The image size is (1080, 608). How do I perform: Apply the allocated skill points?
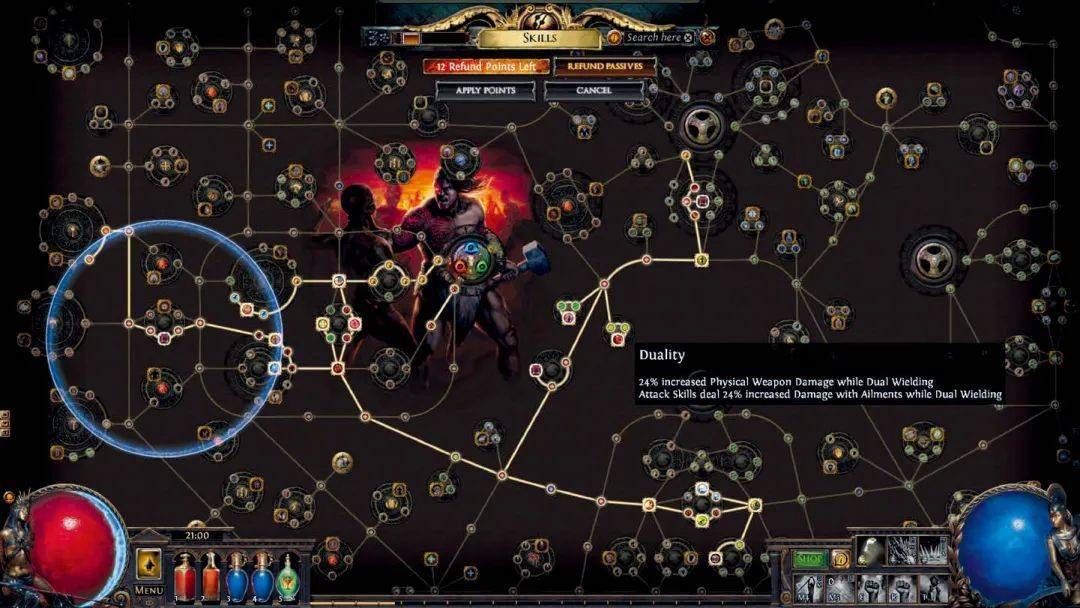484,90
